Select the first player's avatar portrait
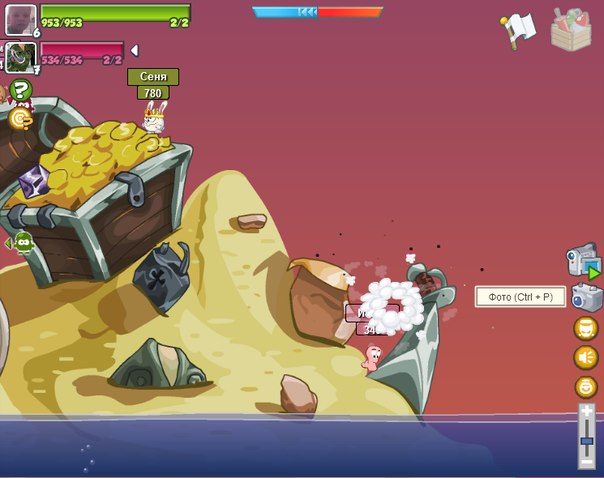 click(x=20, y=18)
